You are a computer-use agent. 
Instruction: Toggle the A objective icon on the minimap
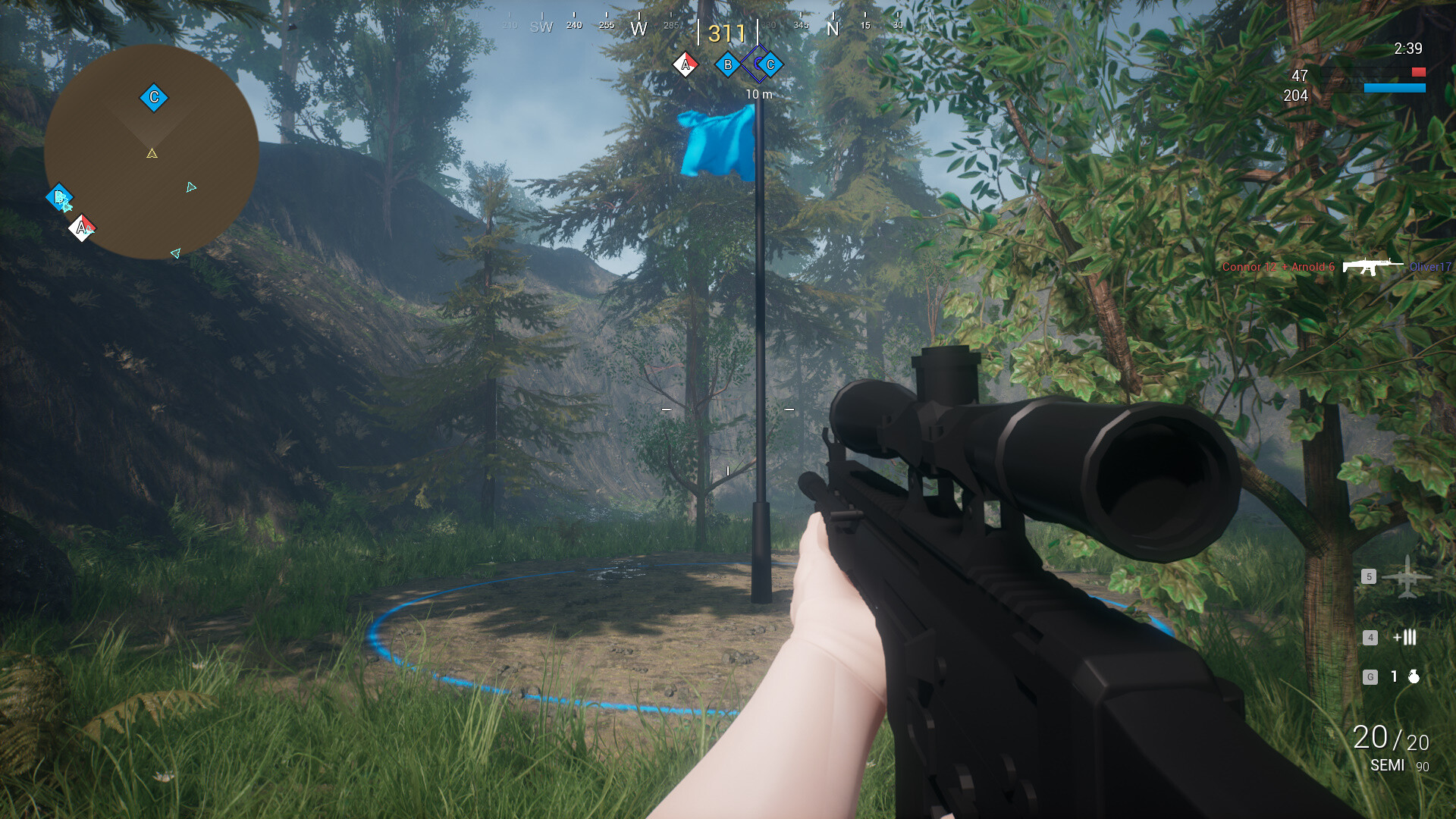click(82, 226)
